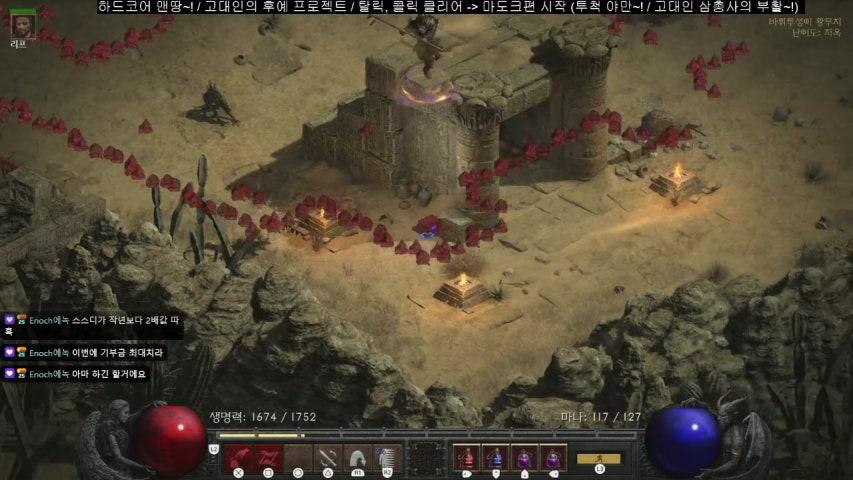Use the red health potion in the belt
This screenshot has width=853, height=480.
pos(465,458)
